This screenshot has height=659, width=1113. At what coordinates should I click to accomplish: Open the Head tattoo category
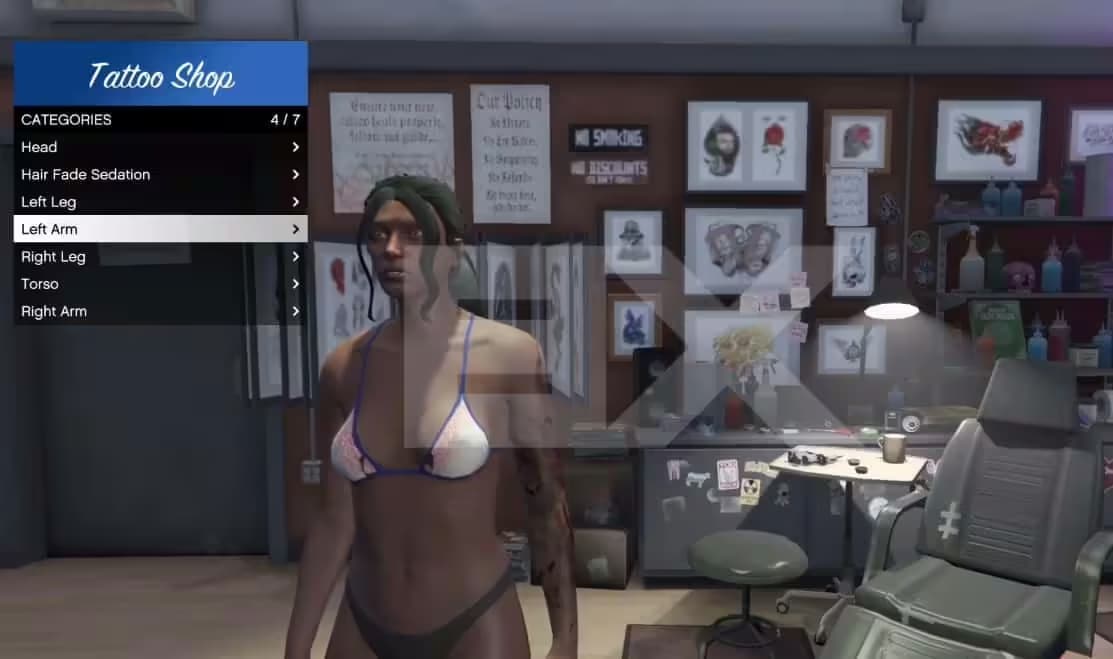tap(160, 147)
